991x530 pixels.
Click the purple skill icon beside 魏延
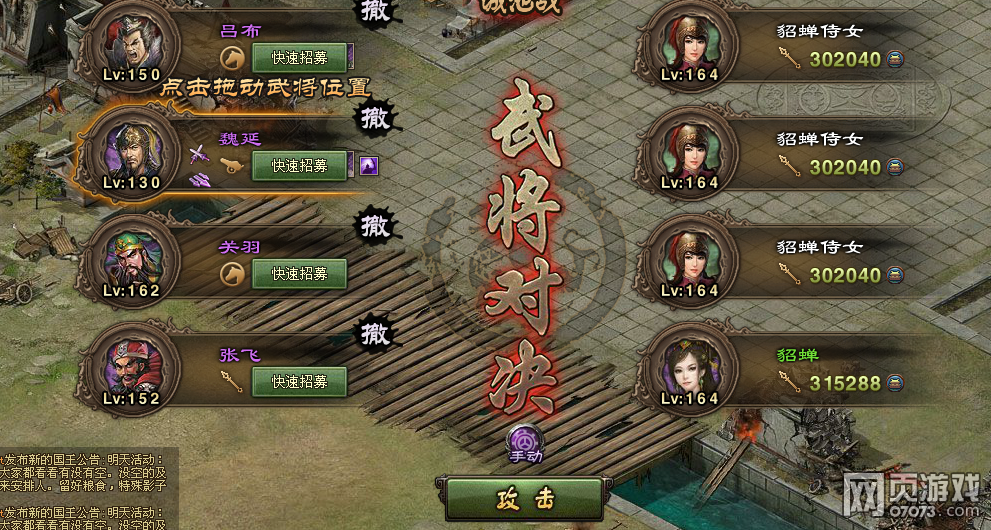click(x=369, y=165)
